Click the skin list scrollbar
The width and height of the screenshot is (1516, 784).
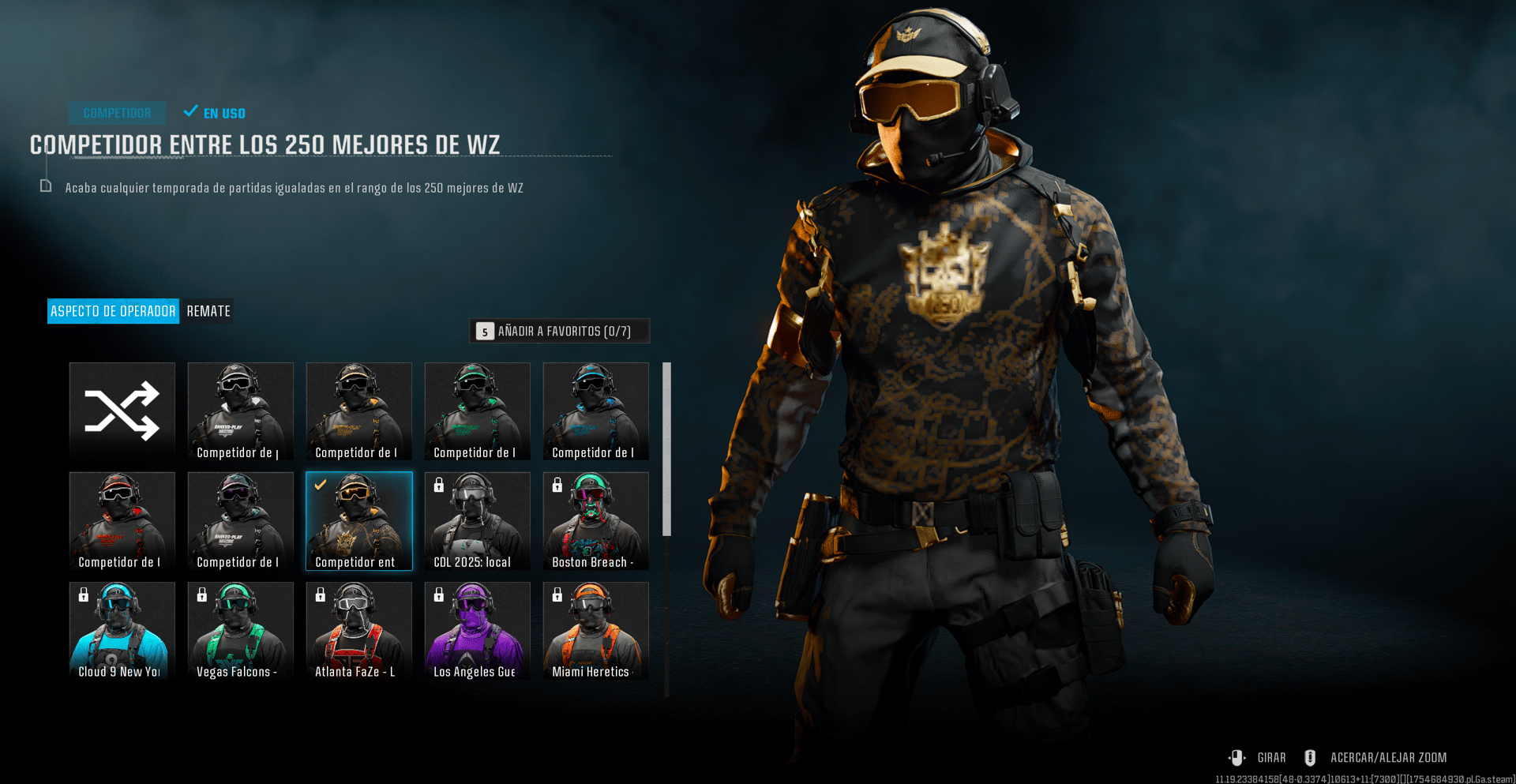click(666, 449)
